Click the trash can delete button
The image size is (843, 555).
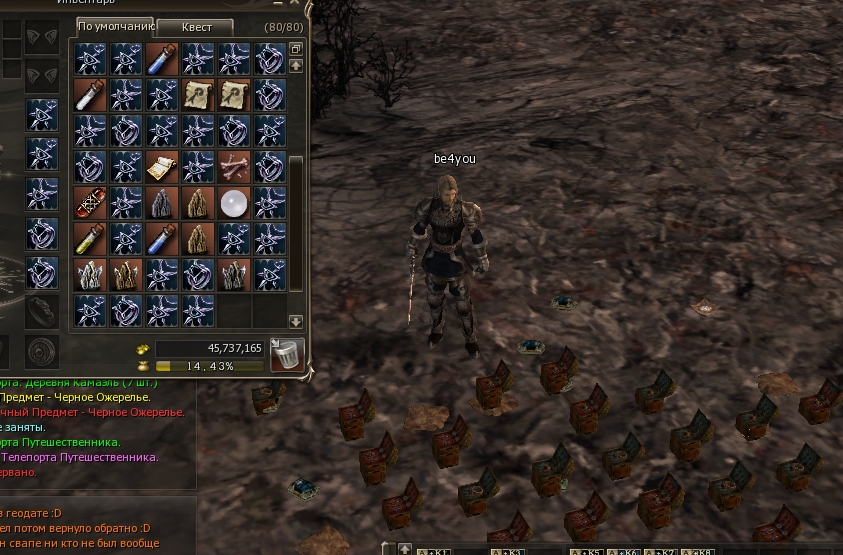(x=287, y=354)
